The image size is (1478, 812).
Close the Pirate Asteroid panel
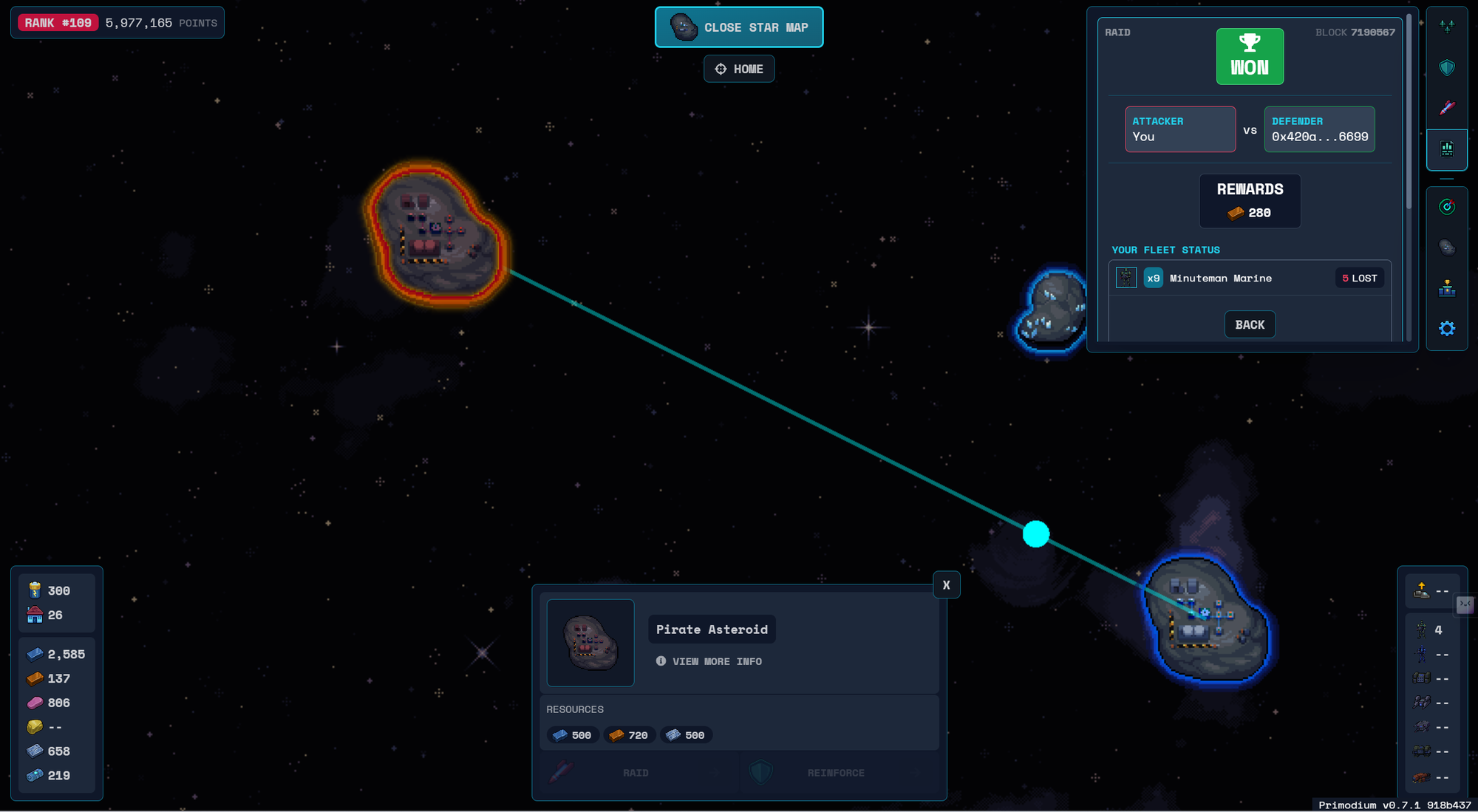point(946,585)
